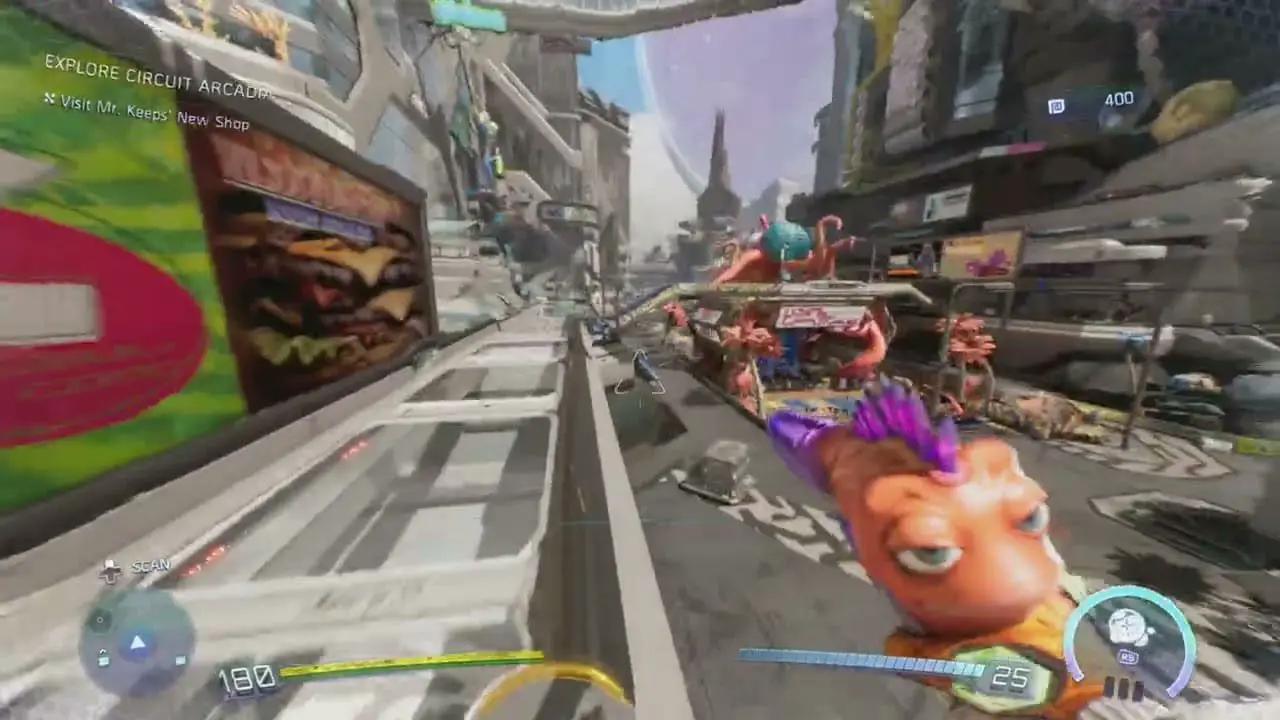Select the Explore Circuit Arcadia objective tracker
1280x720 pixels.
pos(157,79)
